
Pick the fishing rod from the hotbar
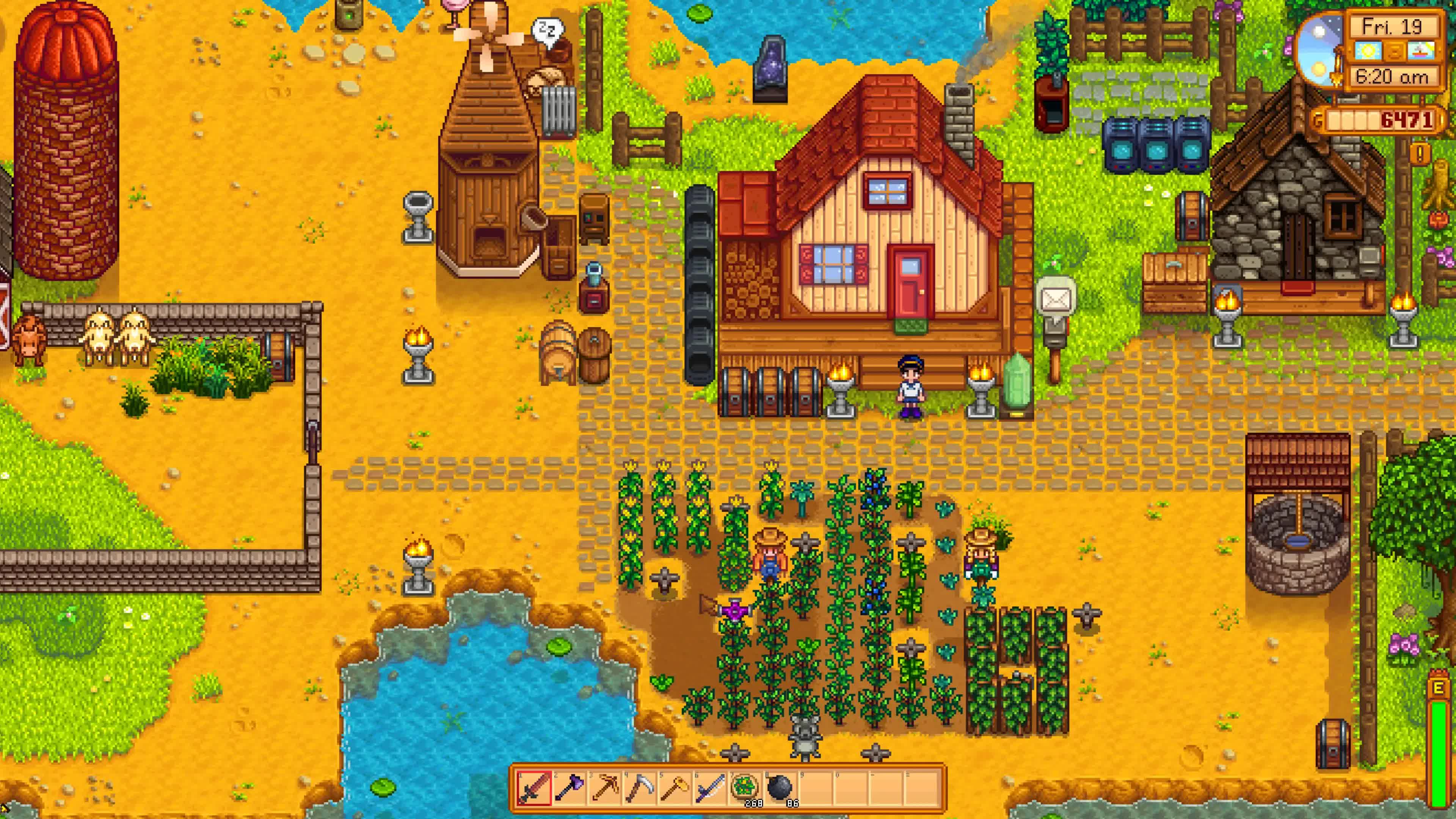tap(709, 788)
